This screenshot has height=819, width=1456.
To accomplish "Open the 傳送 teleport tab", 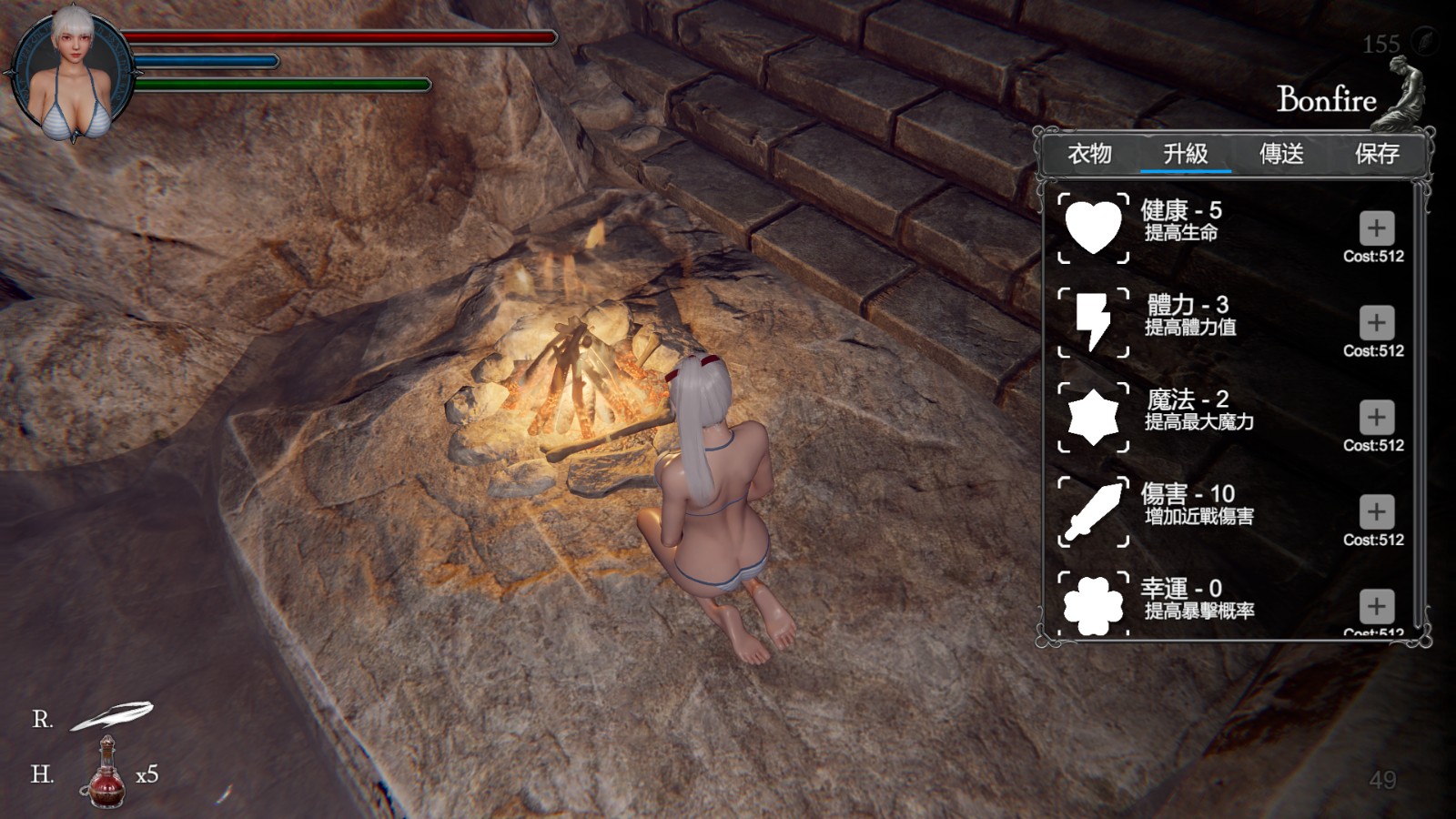I will click(x=1281, y=154).
